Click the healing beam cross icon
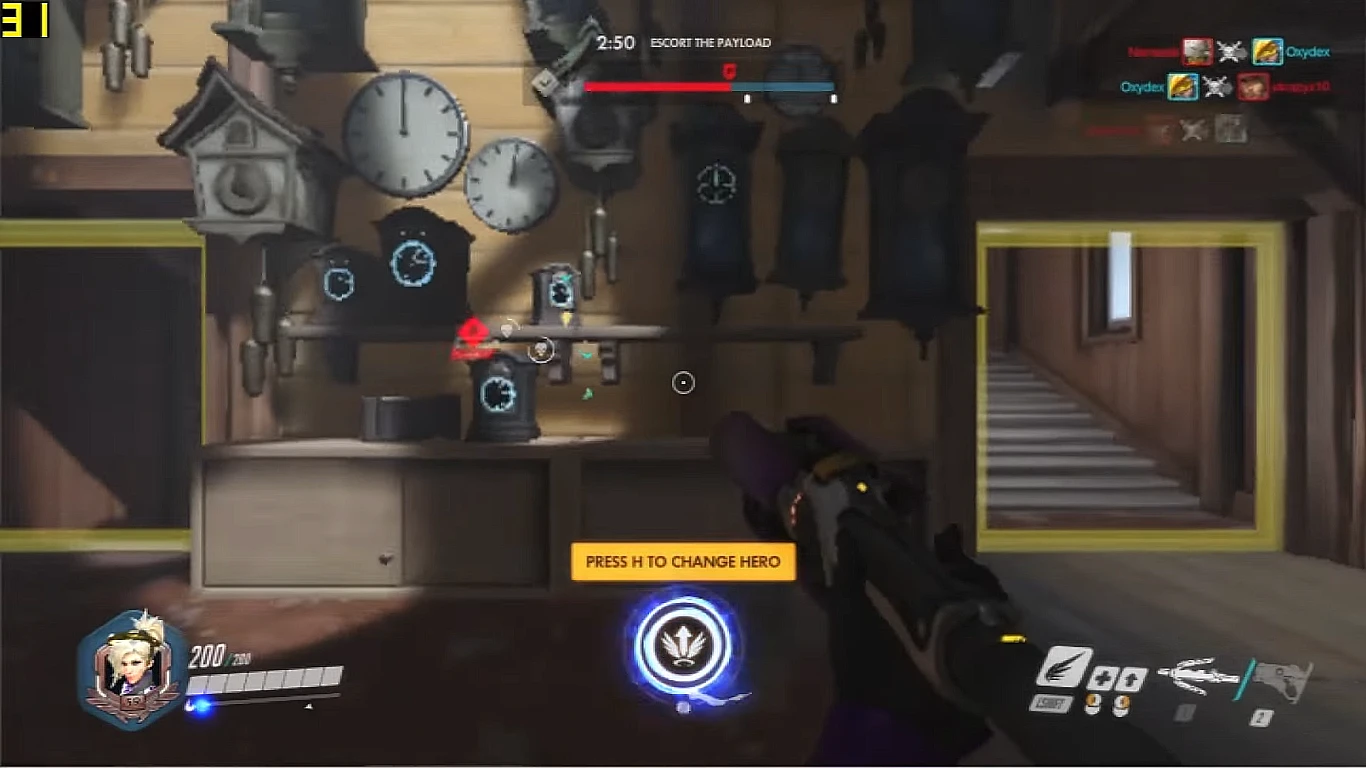The width and height of the screenshot is (1366, 768). (1101, 677)
